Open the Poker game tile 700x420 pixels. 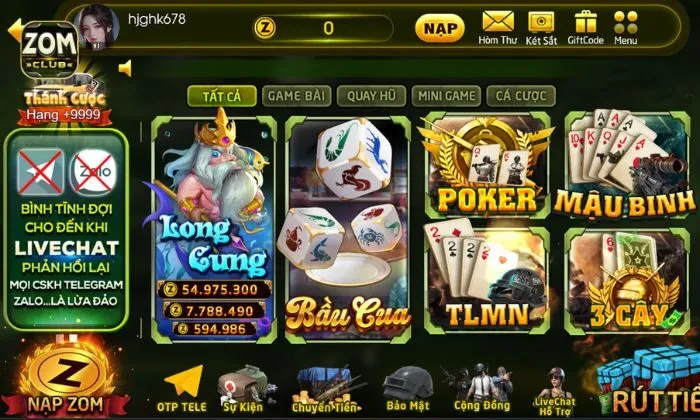[485, 167]
